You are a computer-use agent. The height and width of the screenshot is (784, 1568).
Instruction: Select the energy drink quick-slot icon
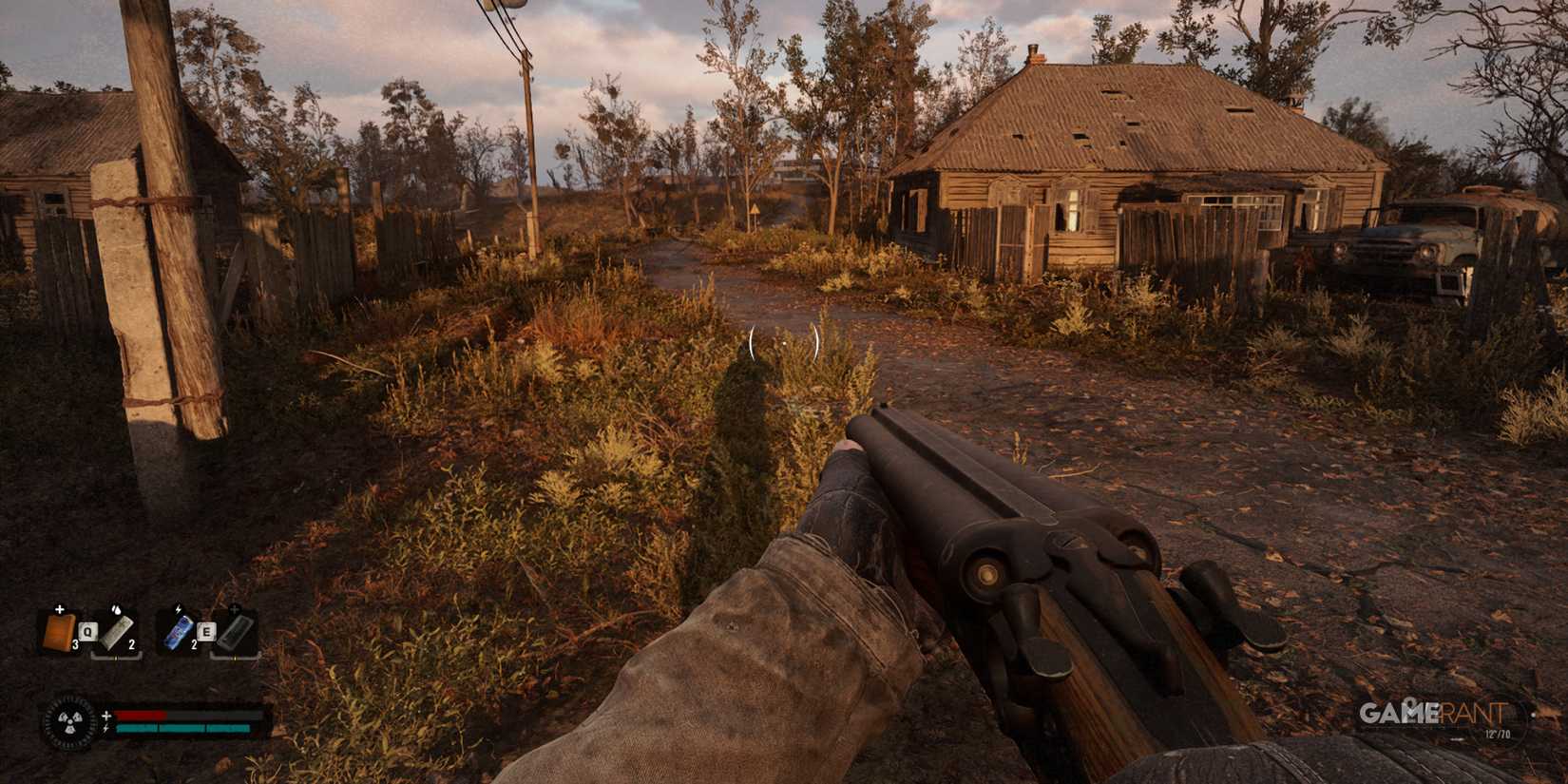(x=179, y=630)
